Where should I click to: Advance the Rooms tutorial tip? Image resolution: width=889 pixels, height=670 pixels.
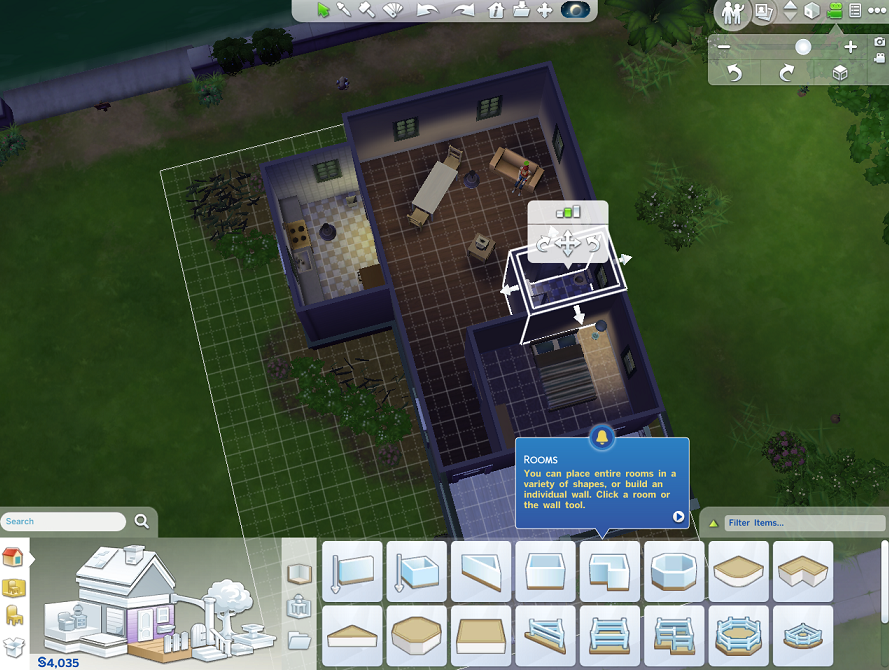click(x=678, y=517)
